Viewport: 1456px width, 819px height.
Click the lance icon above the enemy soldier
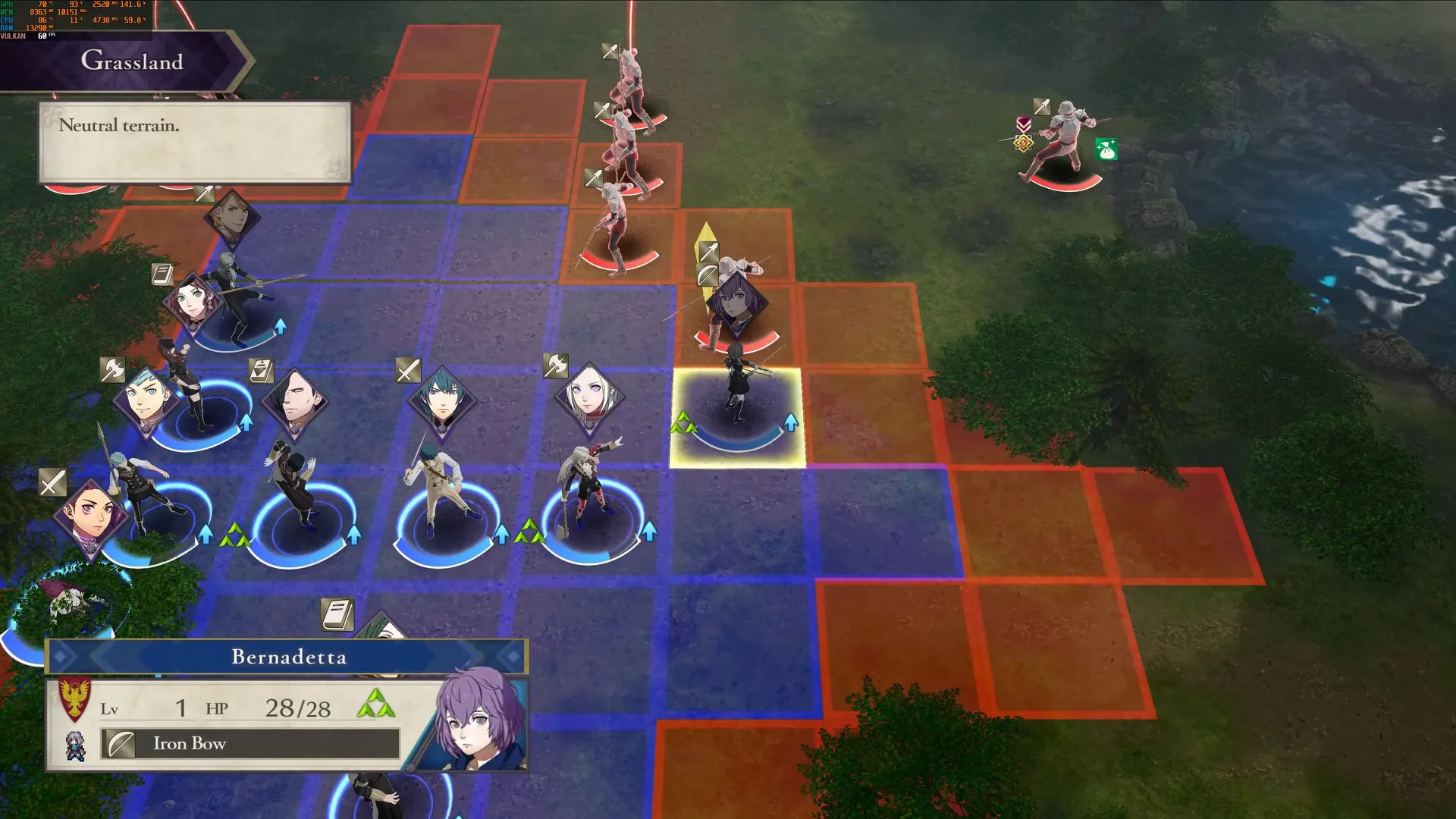tap(1042, 107)
